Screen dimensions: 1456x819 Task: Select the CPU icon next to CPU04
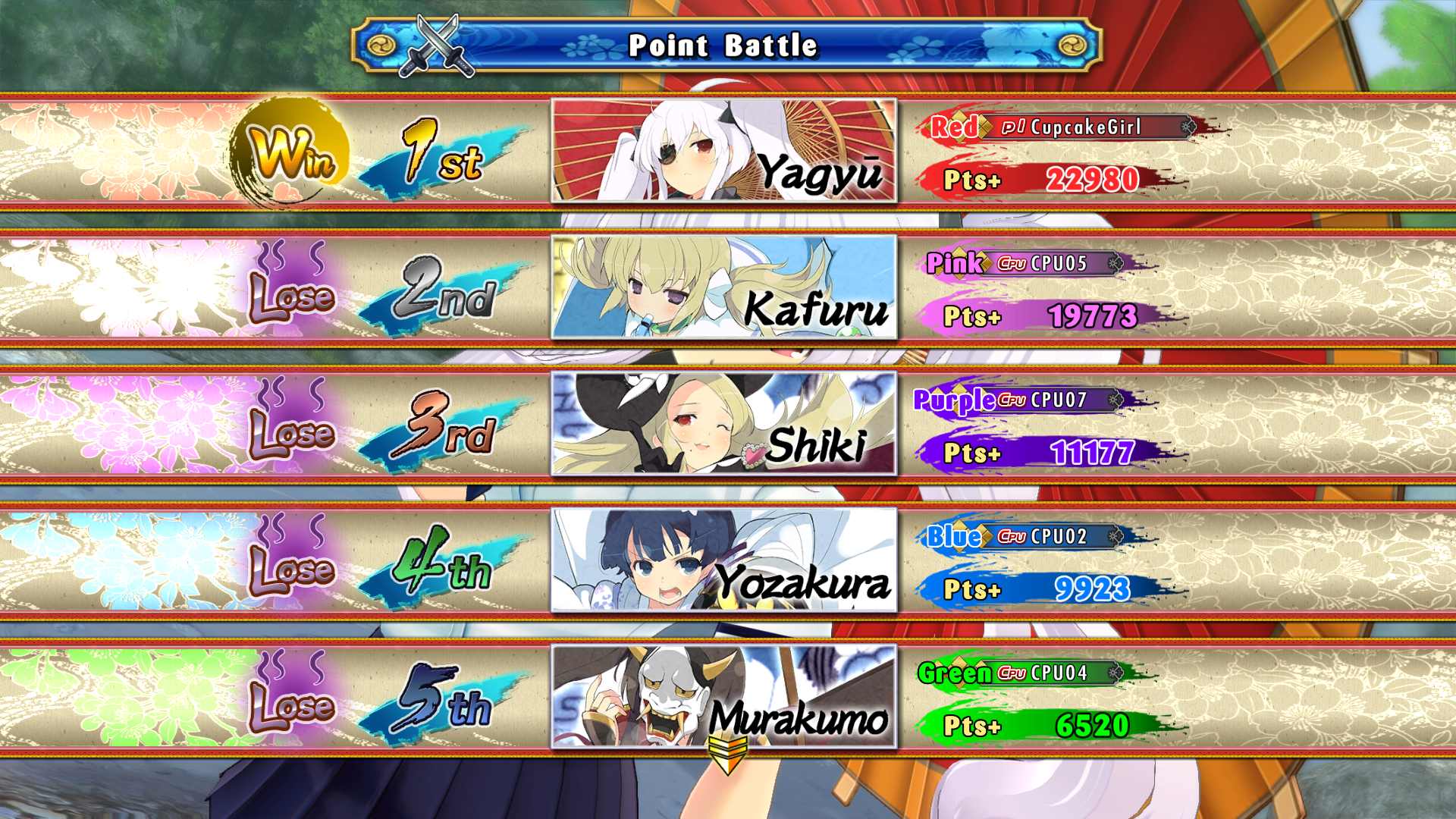tap(1011, 672)
